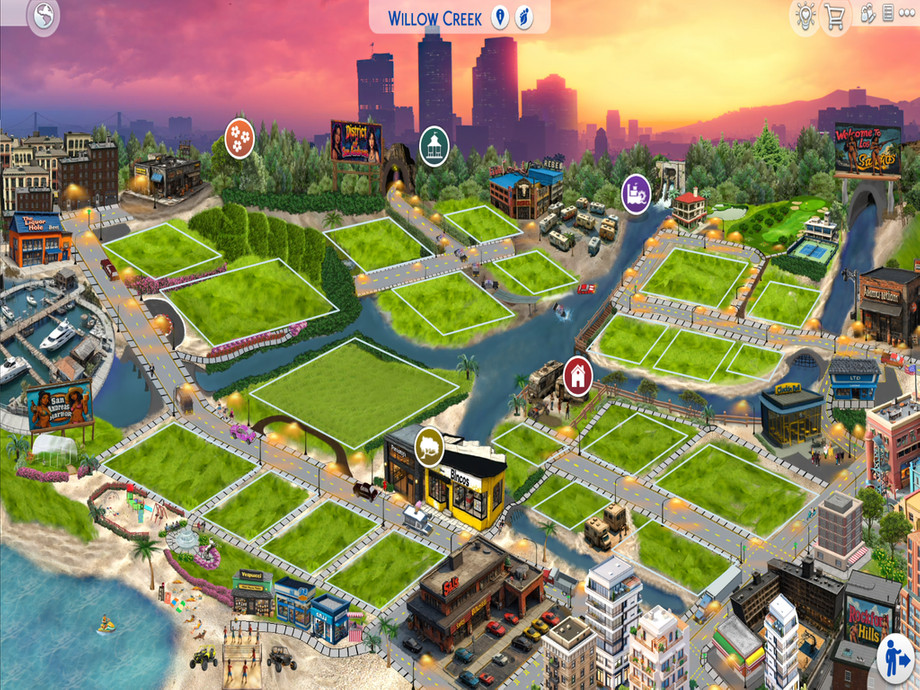Select the red house lot marker
This screenshot has height=690, width=920.
coord(577,376)
